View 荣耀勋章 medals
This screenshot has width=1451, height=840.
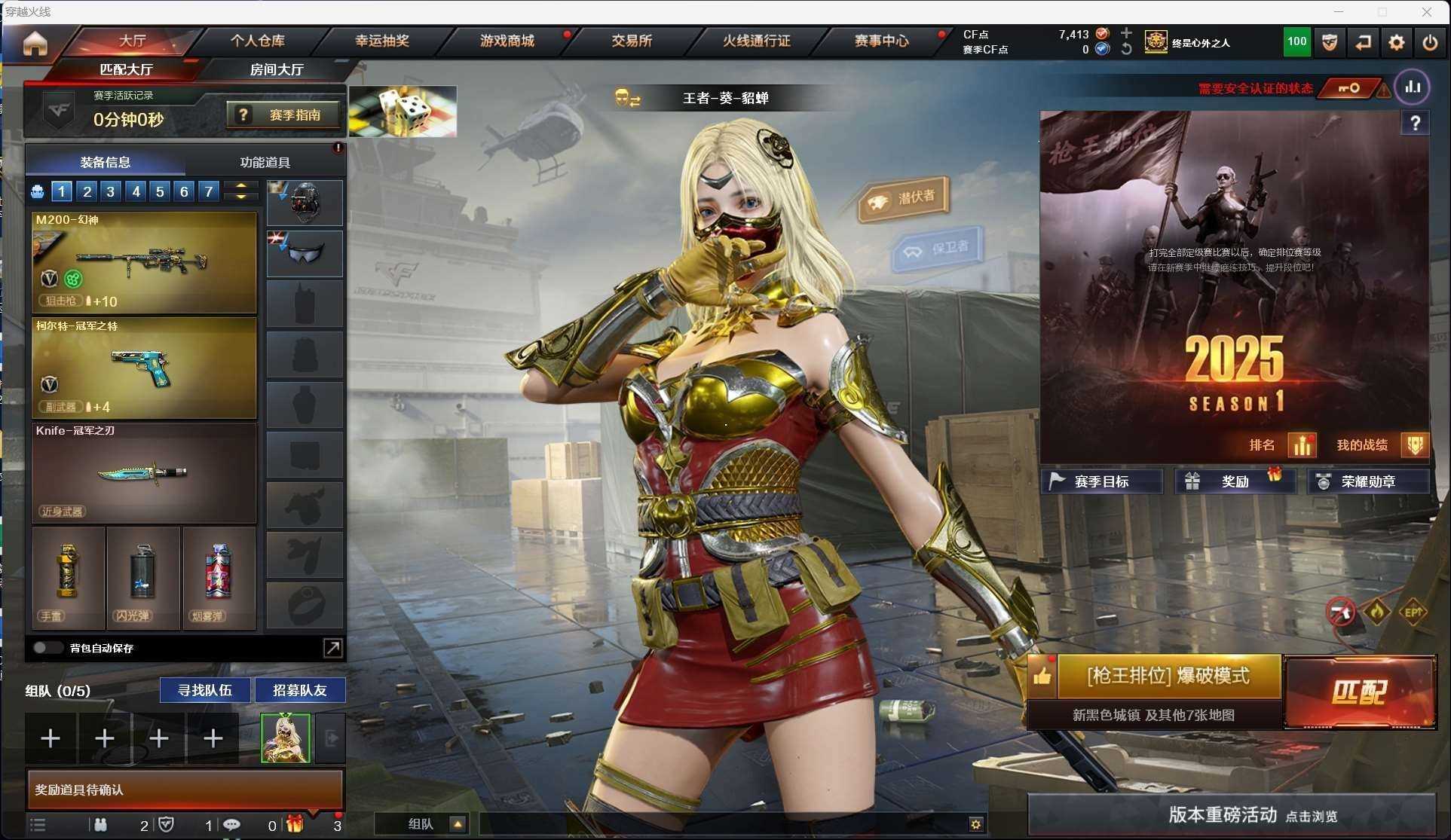point(1367,481)
